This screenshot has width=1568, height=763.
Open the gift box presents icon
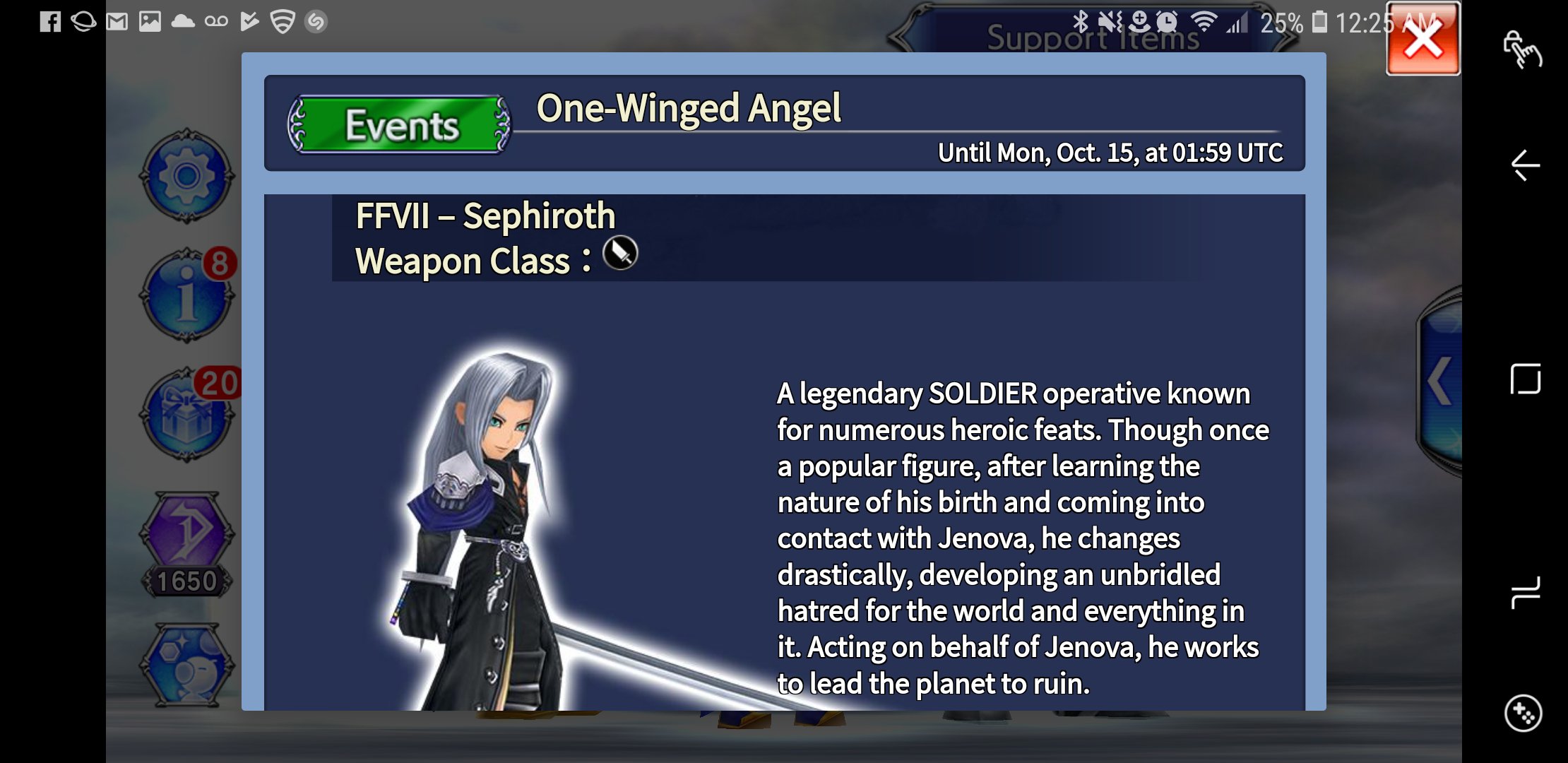(186, 415)
